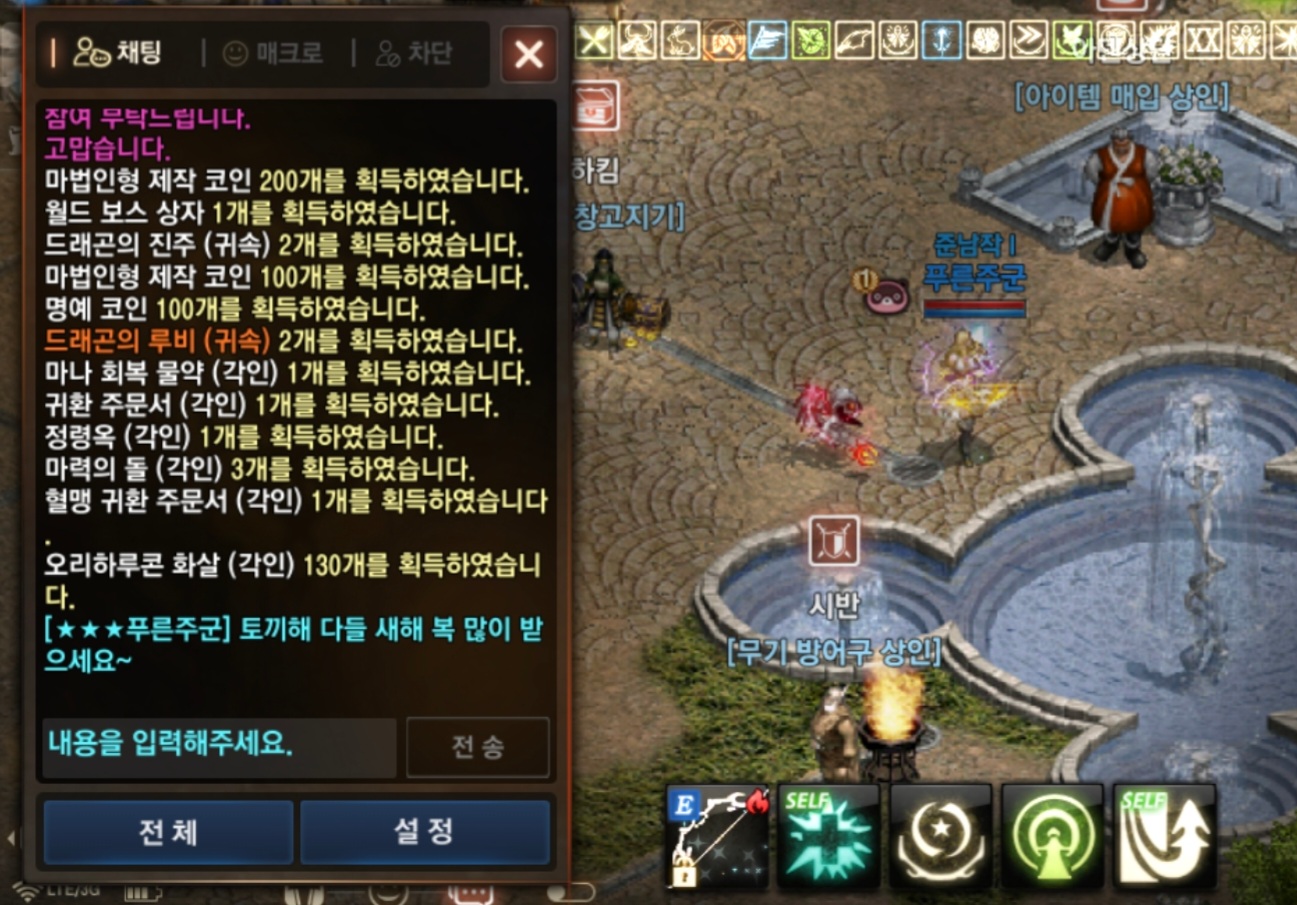
Task: Select the moon-and-star skill icon
Action: click(938, 840)
